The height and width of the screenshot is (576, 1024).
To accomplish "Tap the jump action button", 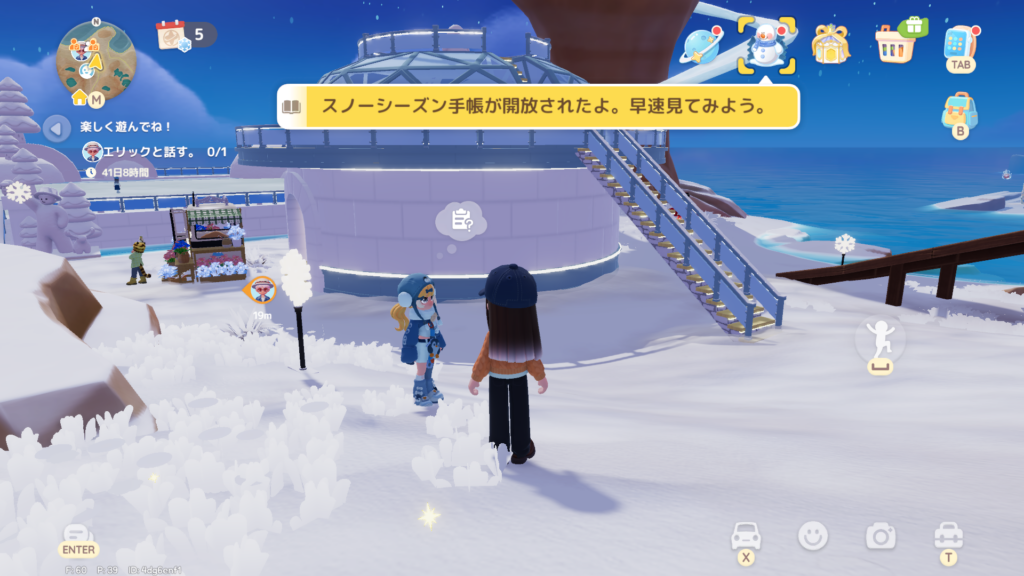I will tap(880, 342).
